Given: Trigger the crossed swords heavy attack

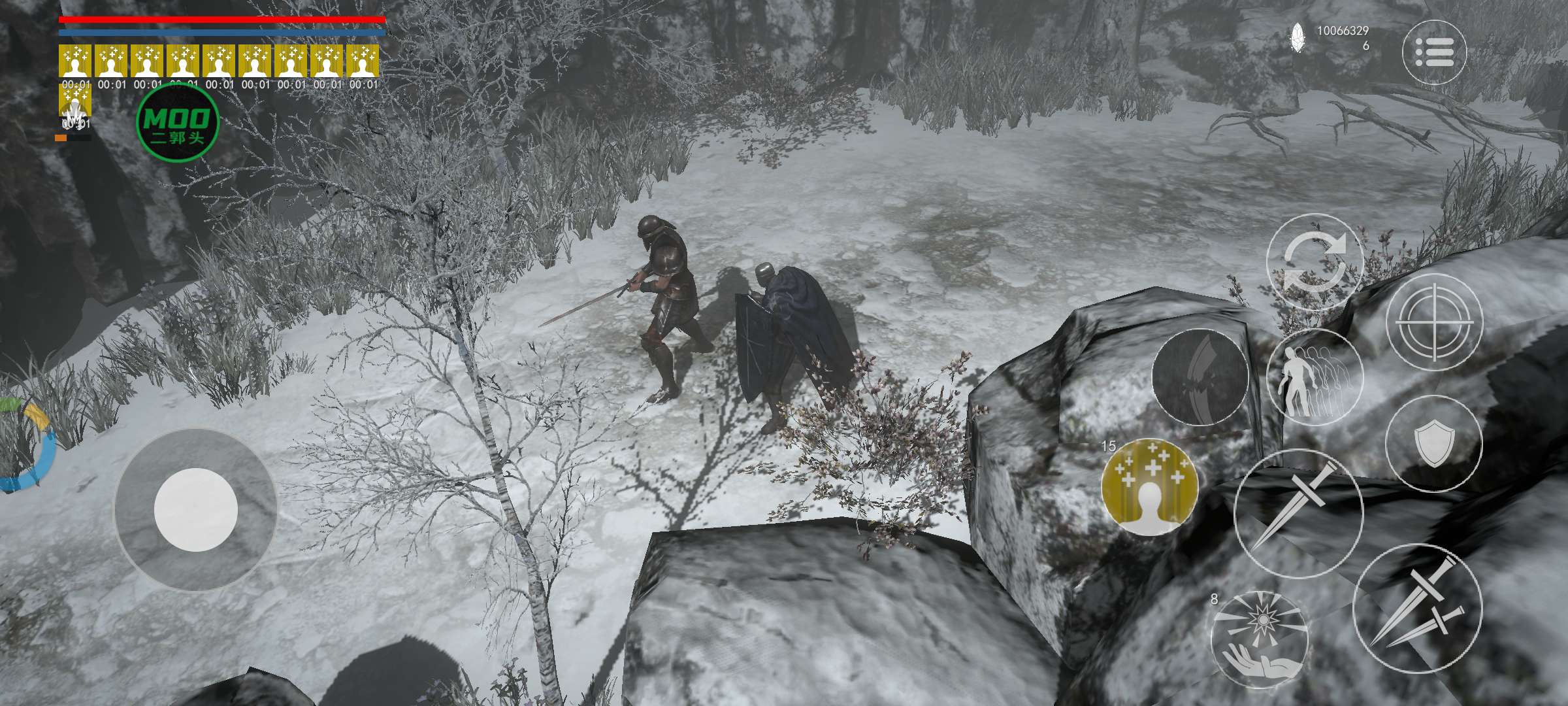Looking at the screenshot, I should [x=1416, y=608].
